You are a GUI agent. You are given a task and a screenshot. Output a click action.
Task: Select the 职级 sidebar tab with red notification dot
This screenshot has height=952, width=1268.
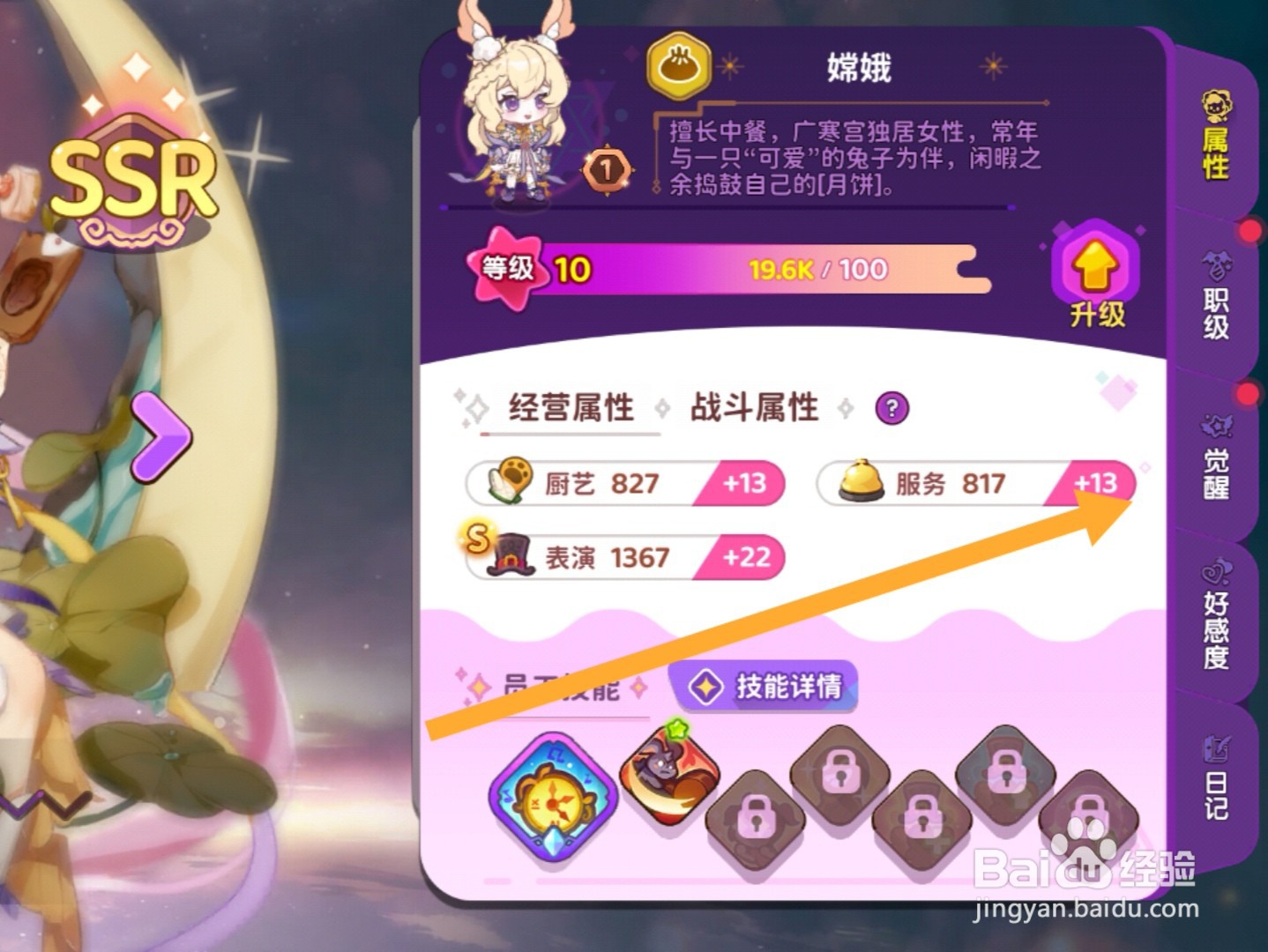[1218, 295]
